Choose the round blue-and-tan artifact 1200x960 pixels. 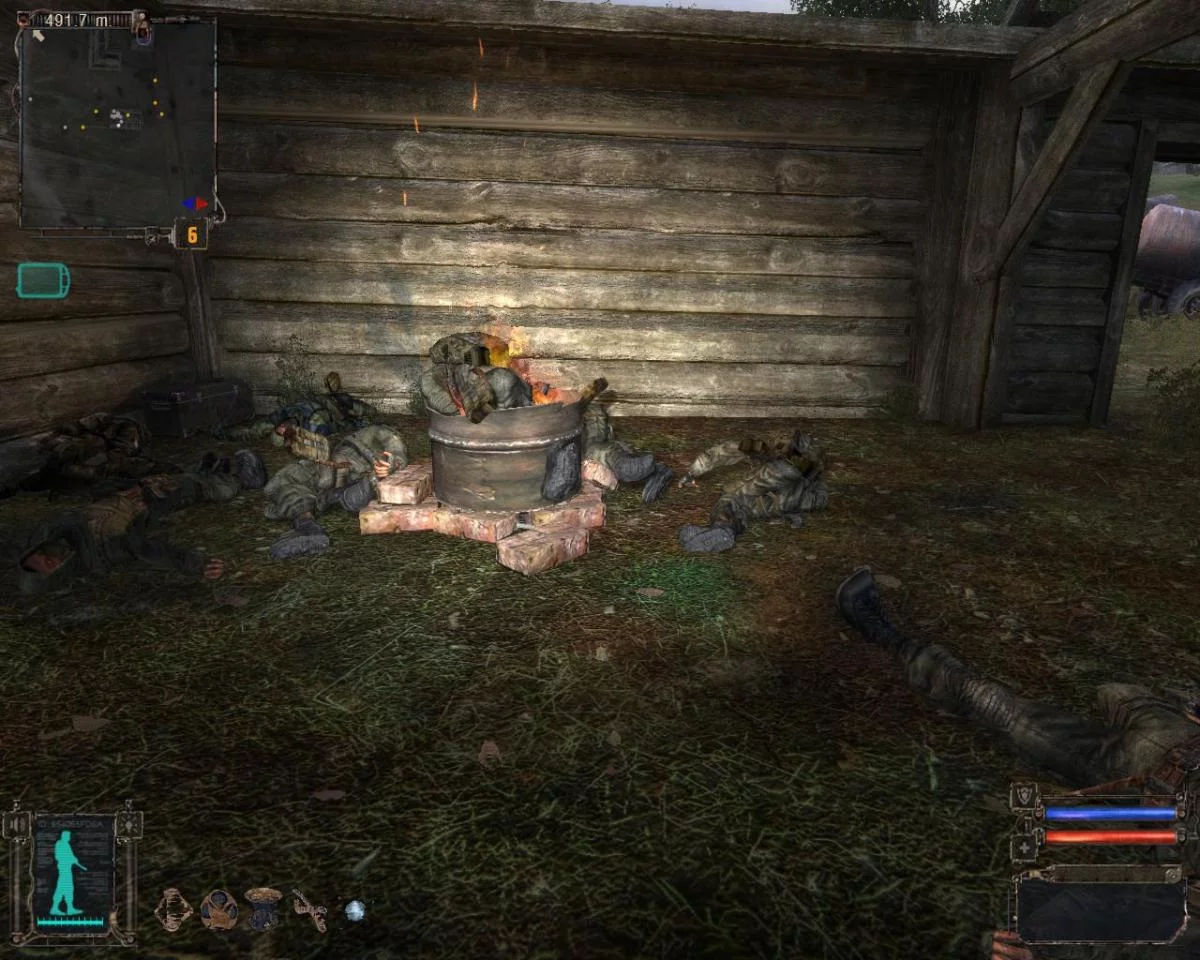pyautogui.click(x=218, y=909)
